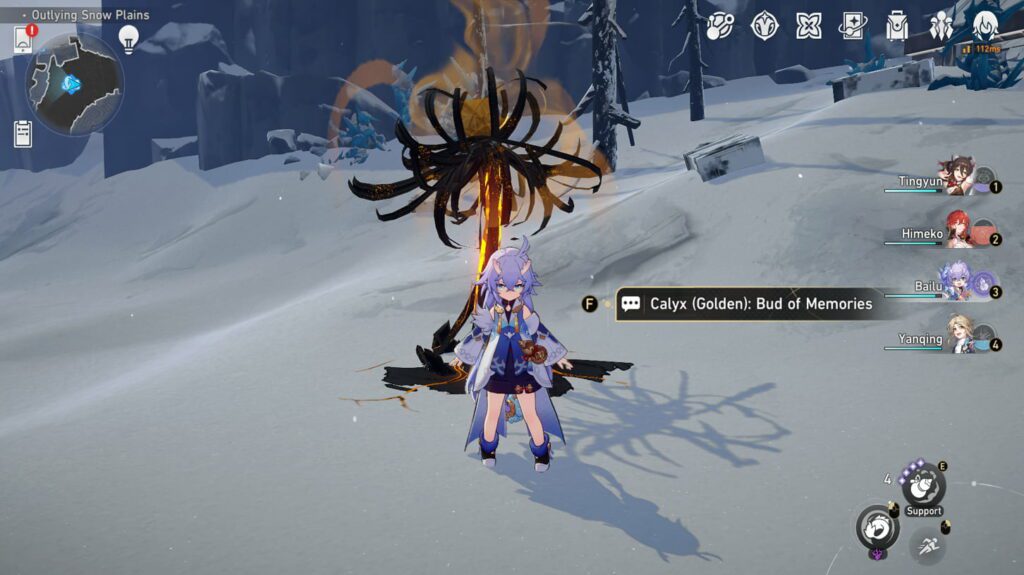Open the character portrait icon in the top bar
1024x575 pixels.
[x=985, y=25]
